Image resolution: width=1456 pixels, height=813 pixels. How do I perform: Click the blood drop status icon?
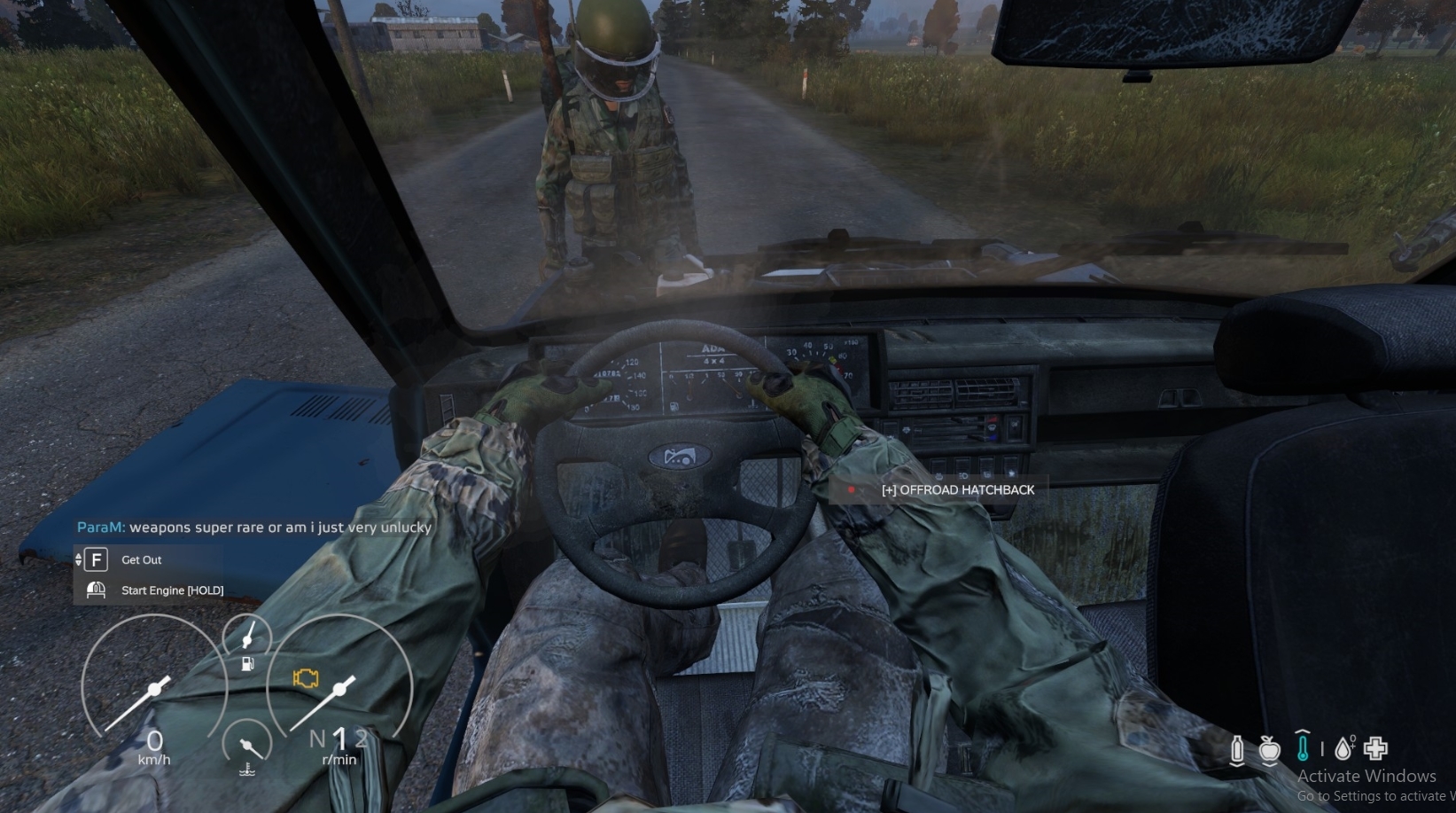(1343, 747)
